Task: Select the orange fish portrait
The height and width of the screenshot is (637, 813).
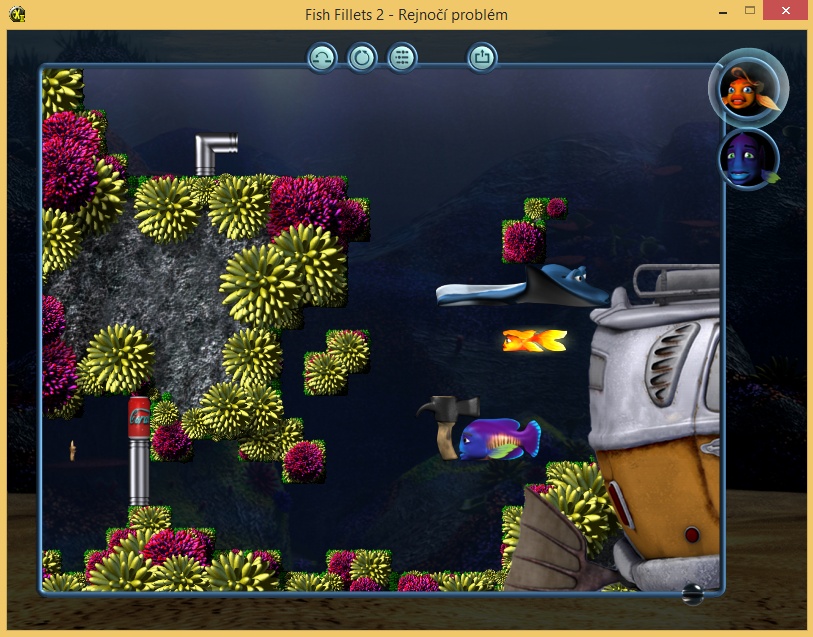Action: pos(746,89)
